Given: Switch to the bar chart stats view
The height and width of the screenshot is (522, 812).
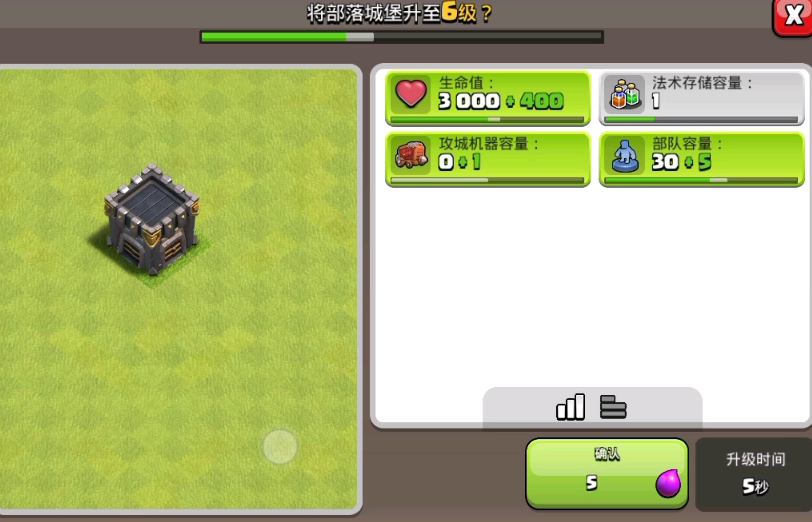Looking at the screenshot, I should pyautogui.click(x=570, y=406).
